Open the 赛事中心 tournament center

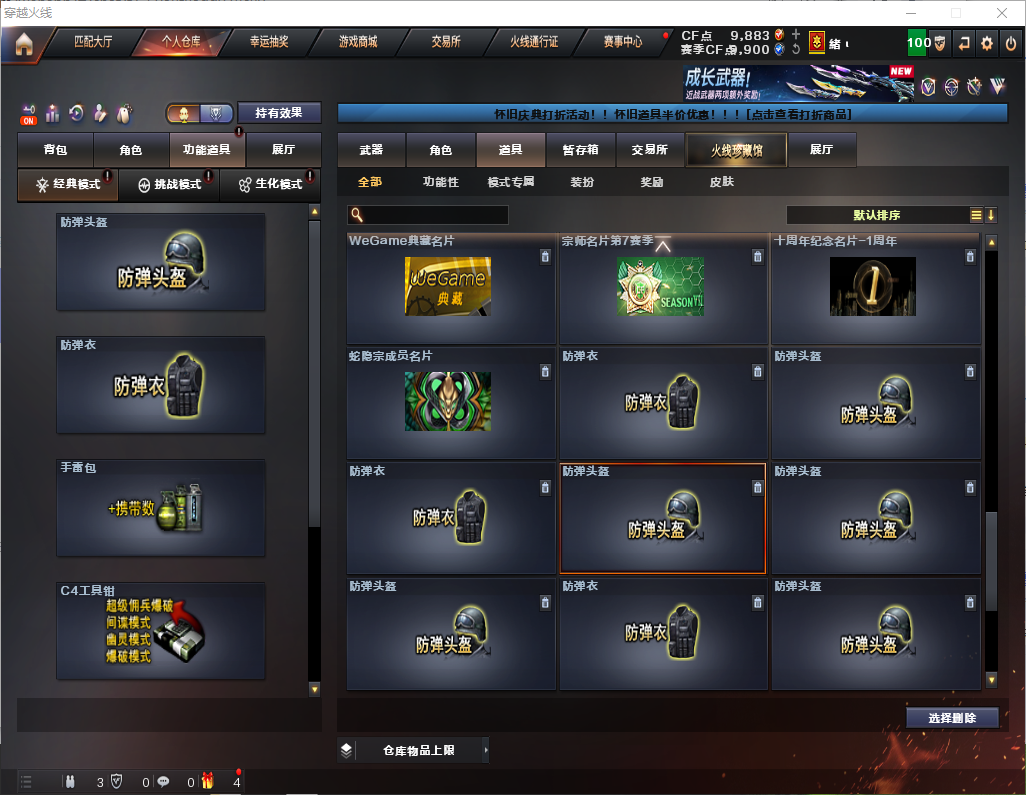click(x=622, y=42)
